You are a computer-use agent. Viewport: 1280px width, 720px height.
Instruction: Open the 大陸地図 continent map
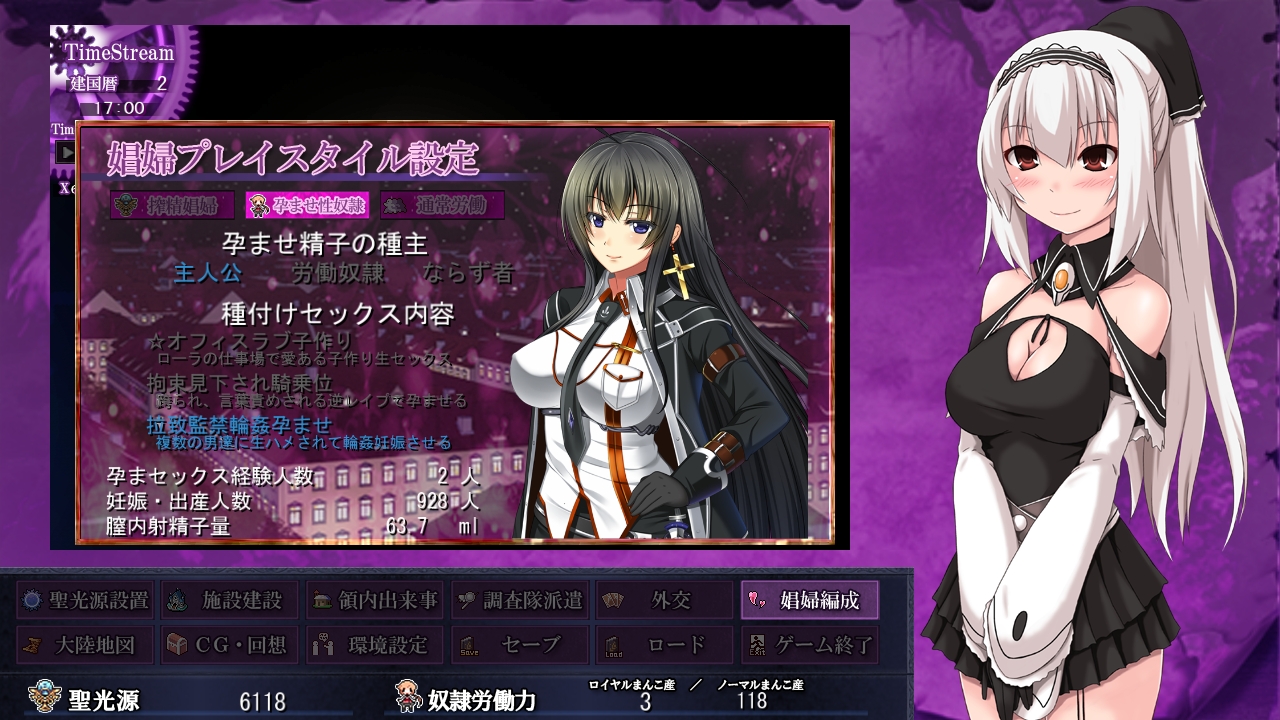33,645
